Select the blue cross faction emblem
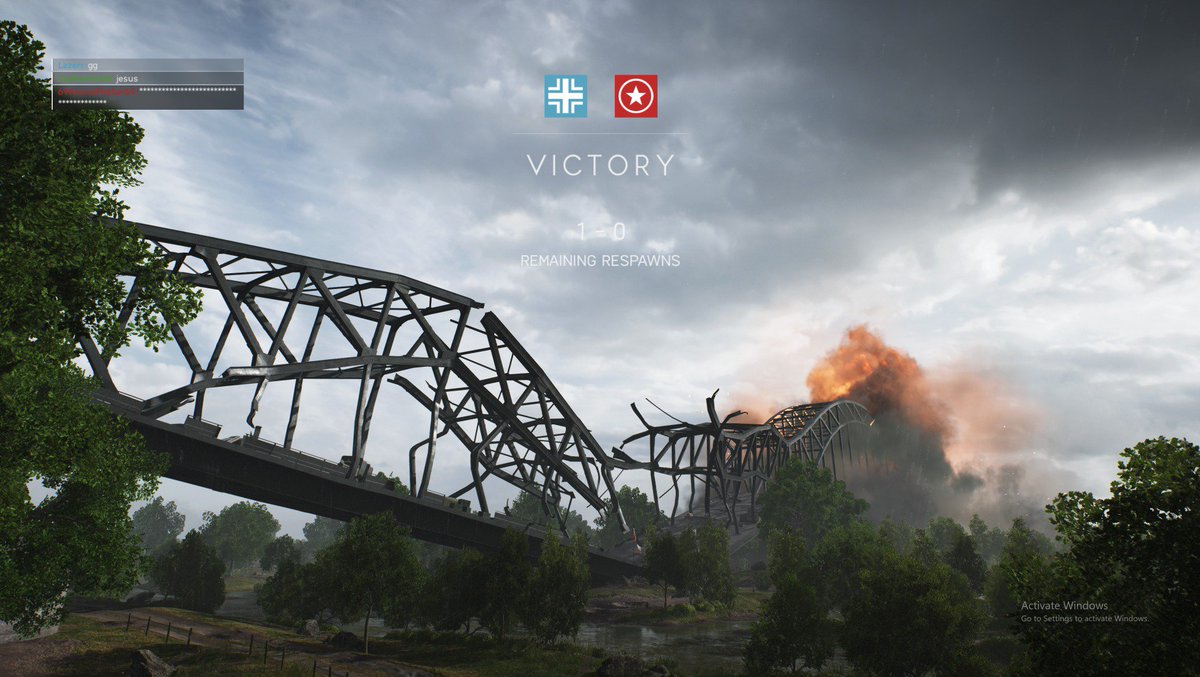Image resolution: width=1200 pixels, height=677 pixels. (x=565, y=96)
